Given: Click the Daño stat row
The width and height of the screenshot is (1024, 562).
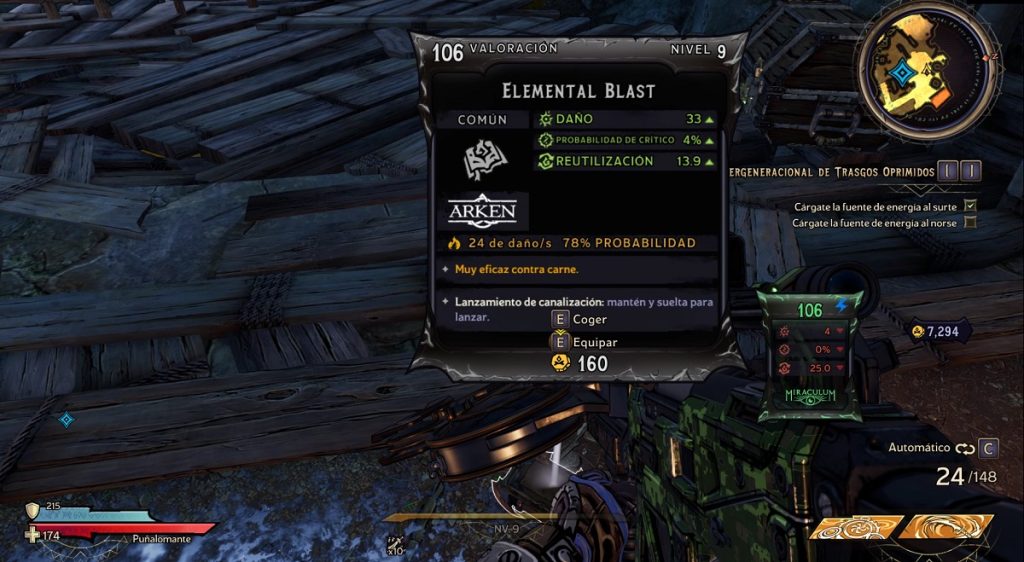Looking at the screenshot, I should coord(626,119).
